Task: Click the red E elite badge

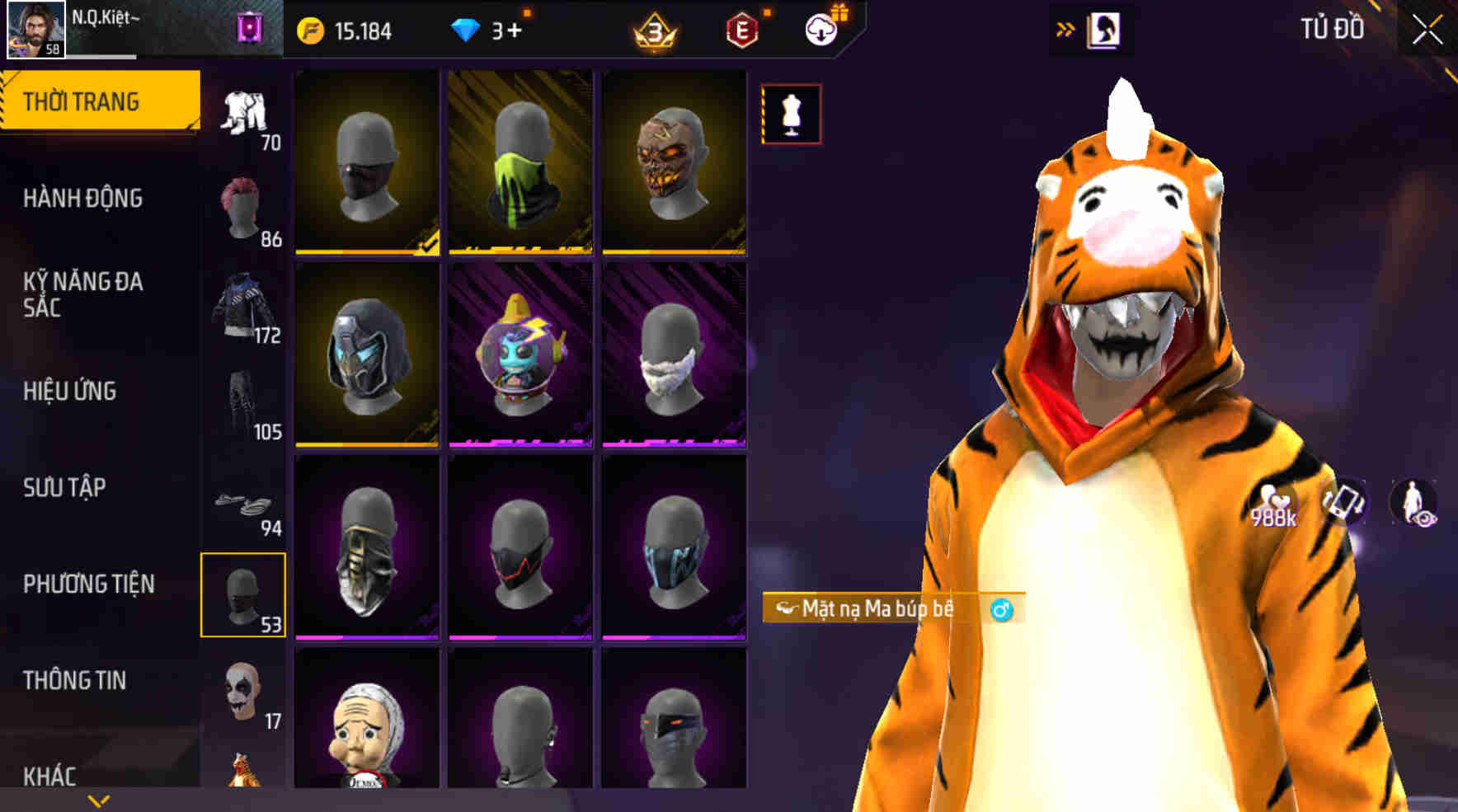Action: (741, 31)
